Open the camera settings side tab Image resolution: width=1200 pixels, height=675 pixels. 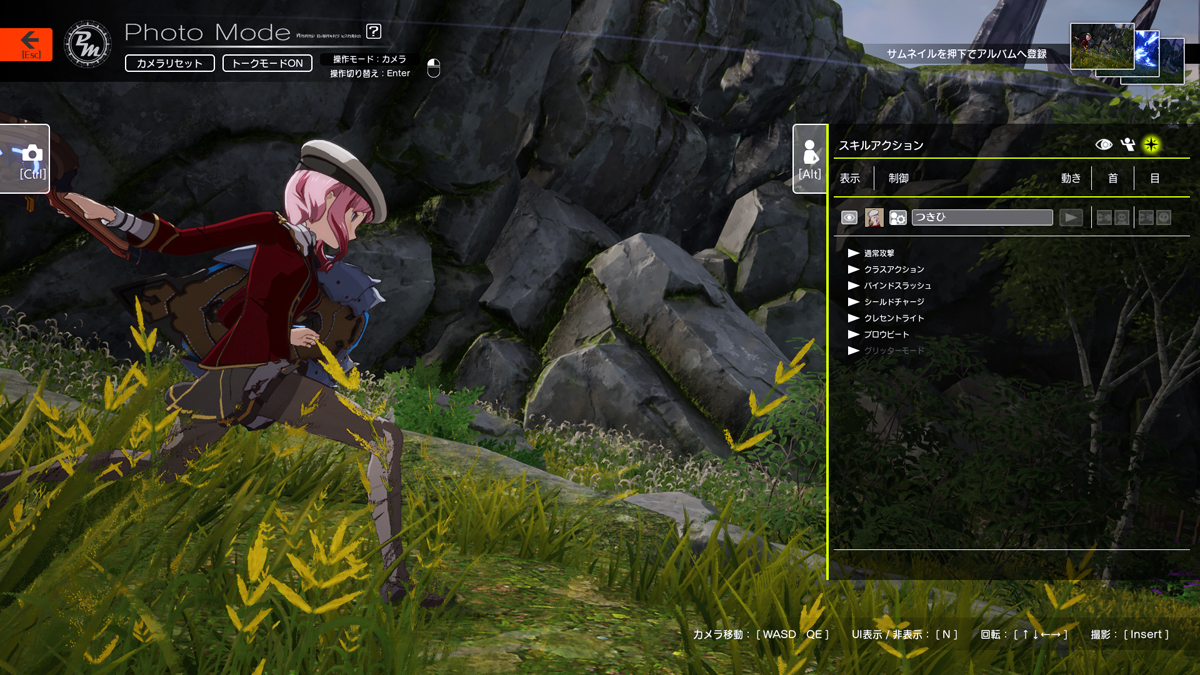pos(28,159)
